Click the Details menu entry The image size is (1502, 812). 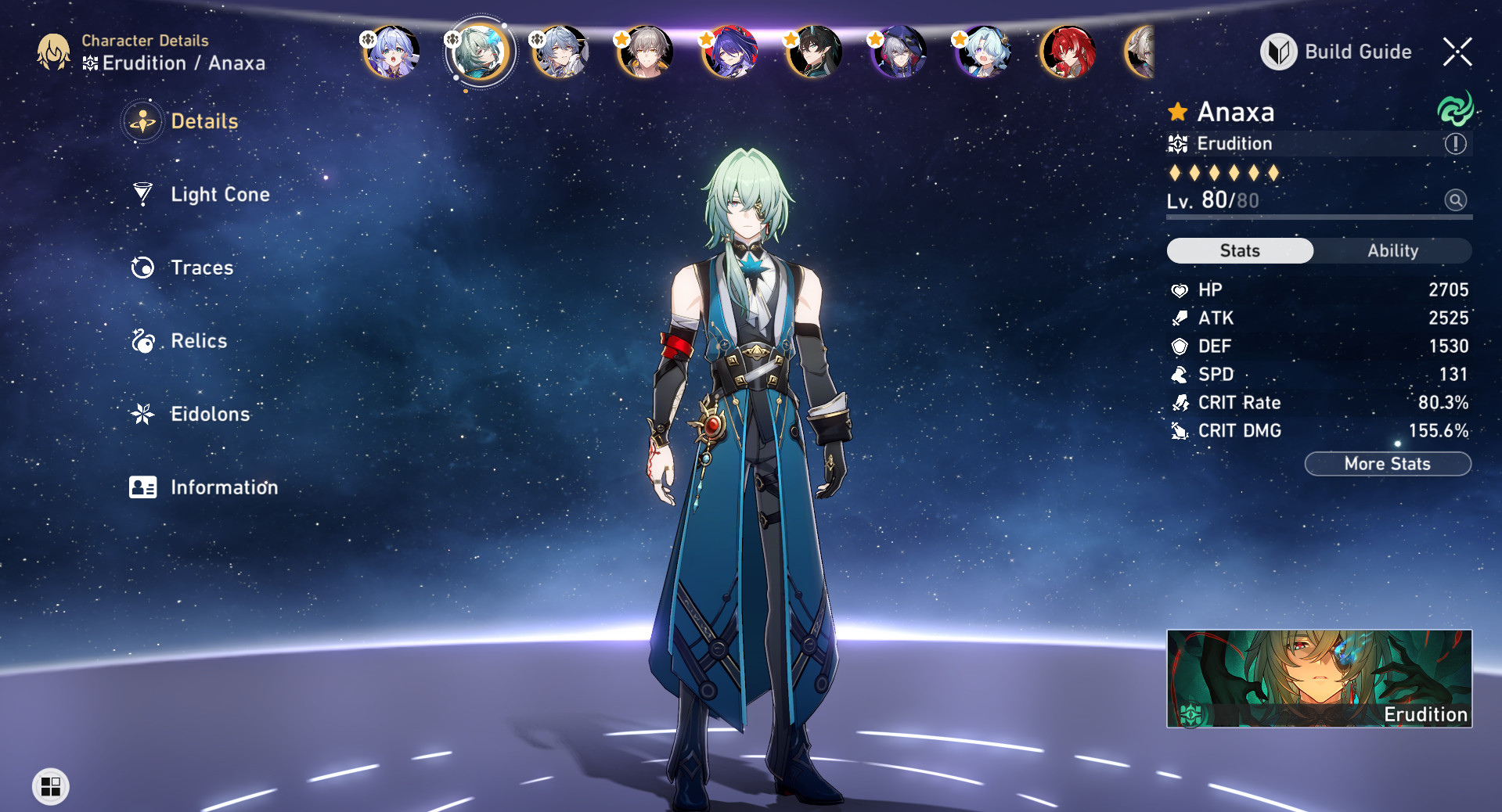click(x=204, y=121)
